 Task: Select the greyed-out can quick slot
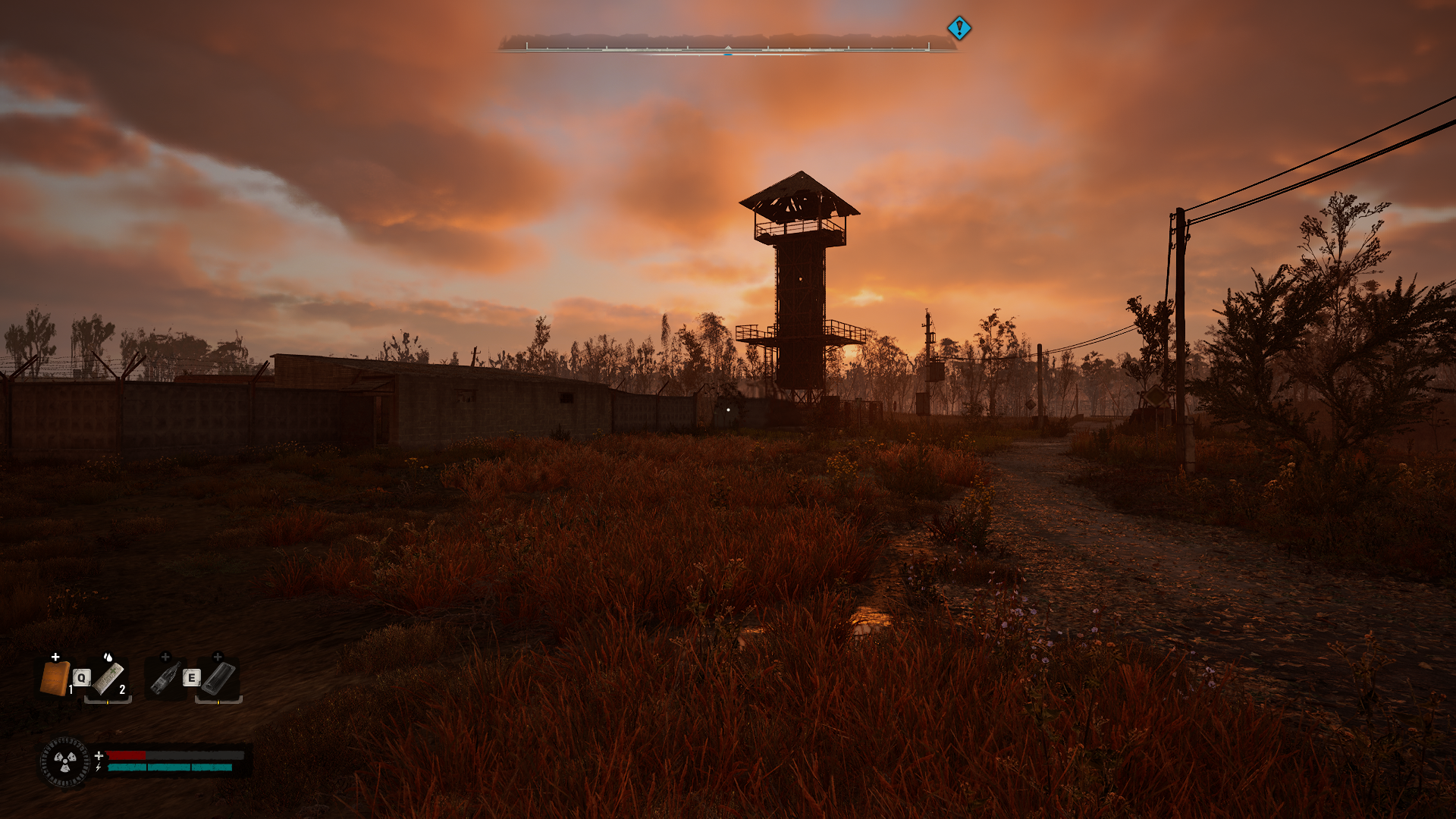click(x=218, y=678)
